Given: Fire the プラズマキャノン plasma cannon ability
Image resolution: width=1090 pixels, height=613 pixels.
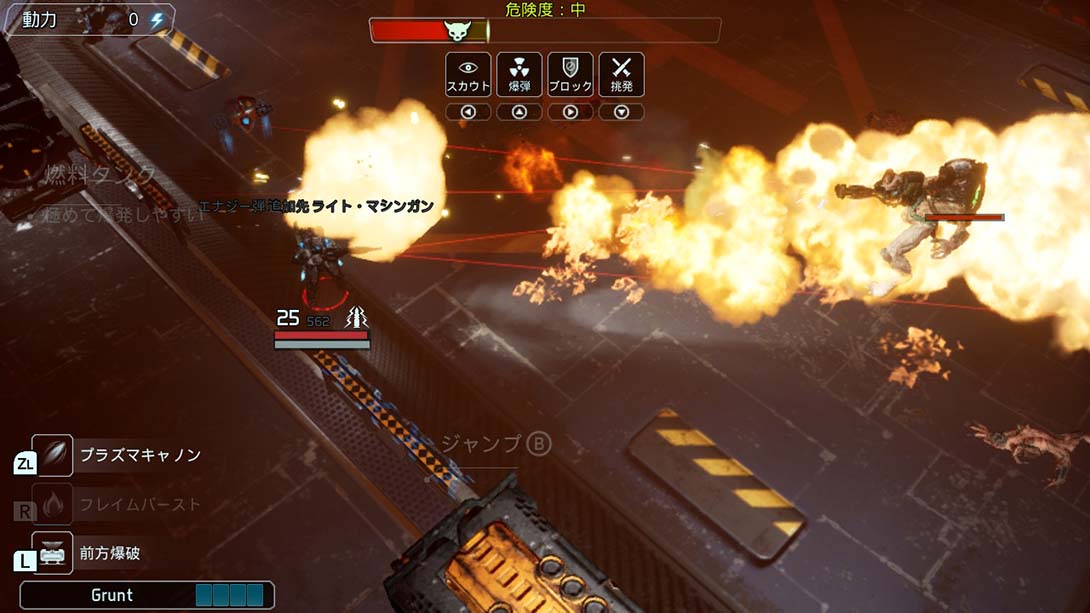Looking at the screenshot, I should (53, 455).
